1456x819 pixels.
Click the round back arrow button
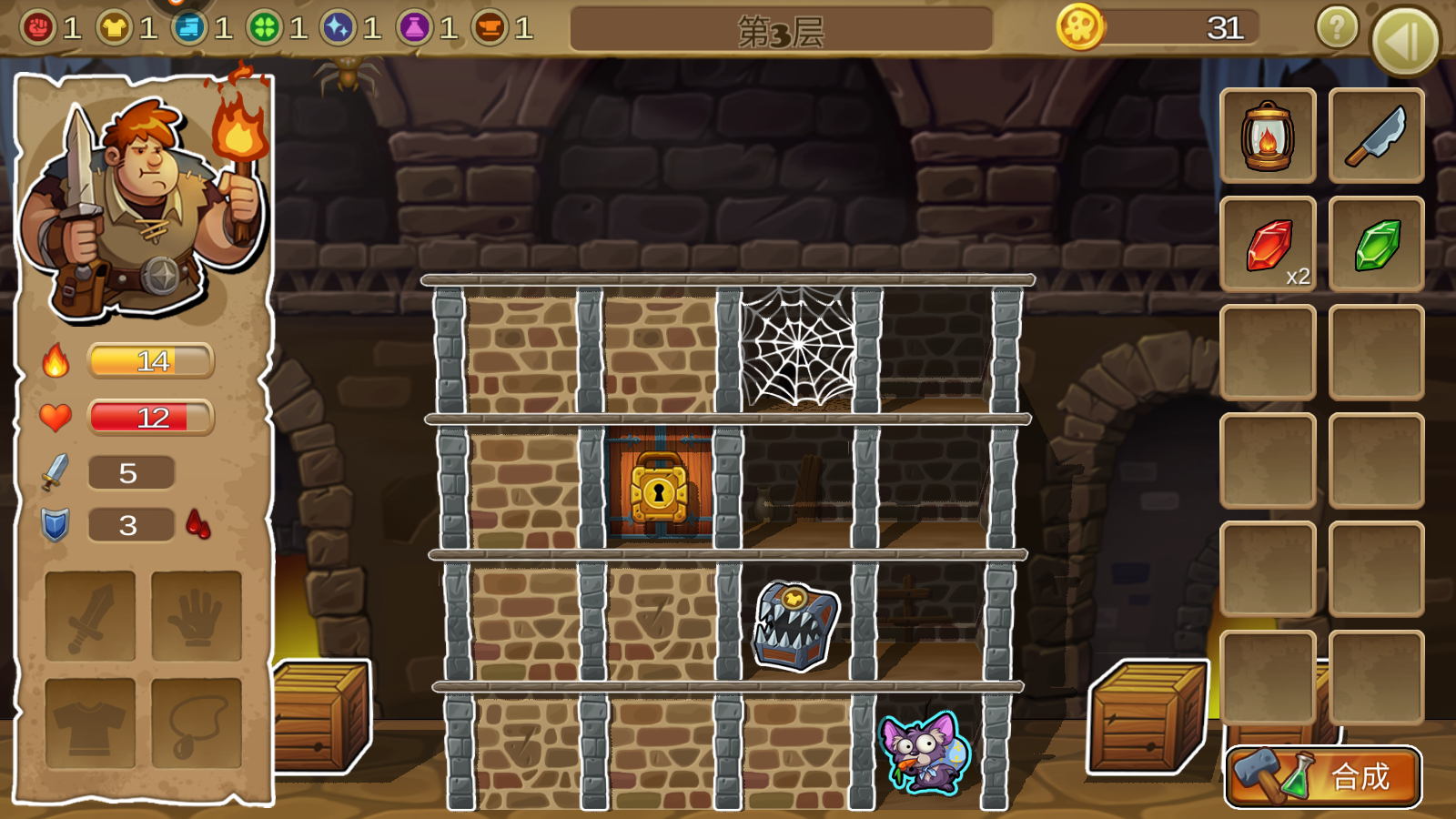point(1404,41)
